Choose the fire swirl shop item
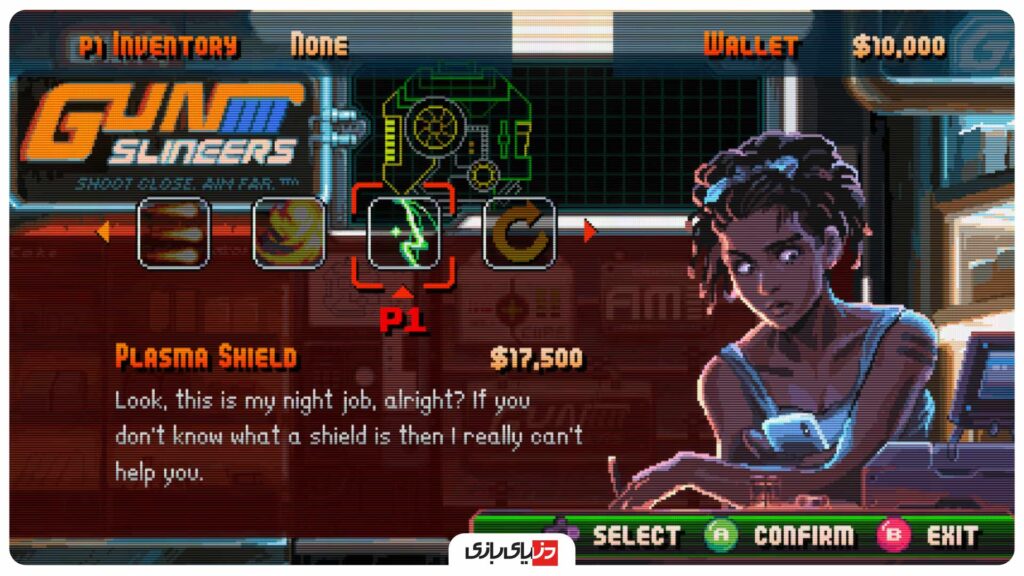 coord(288,232)
